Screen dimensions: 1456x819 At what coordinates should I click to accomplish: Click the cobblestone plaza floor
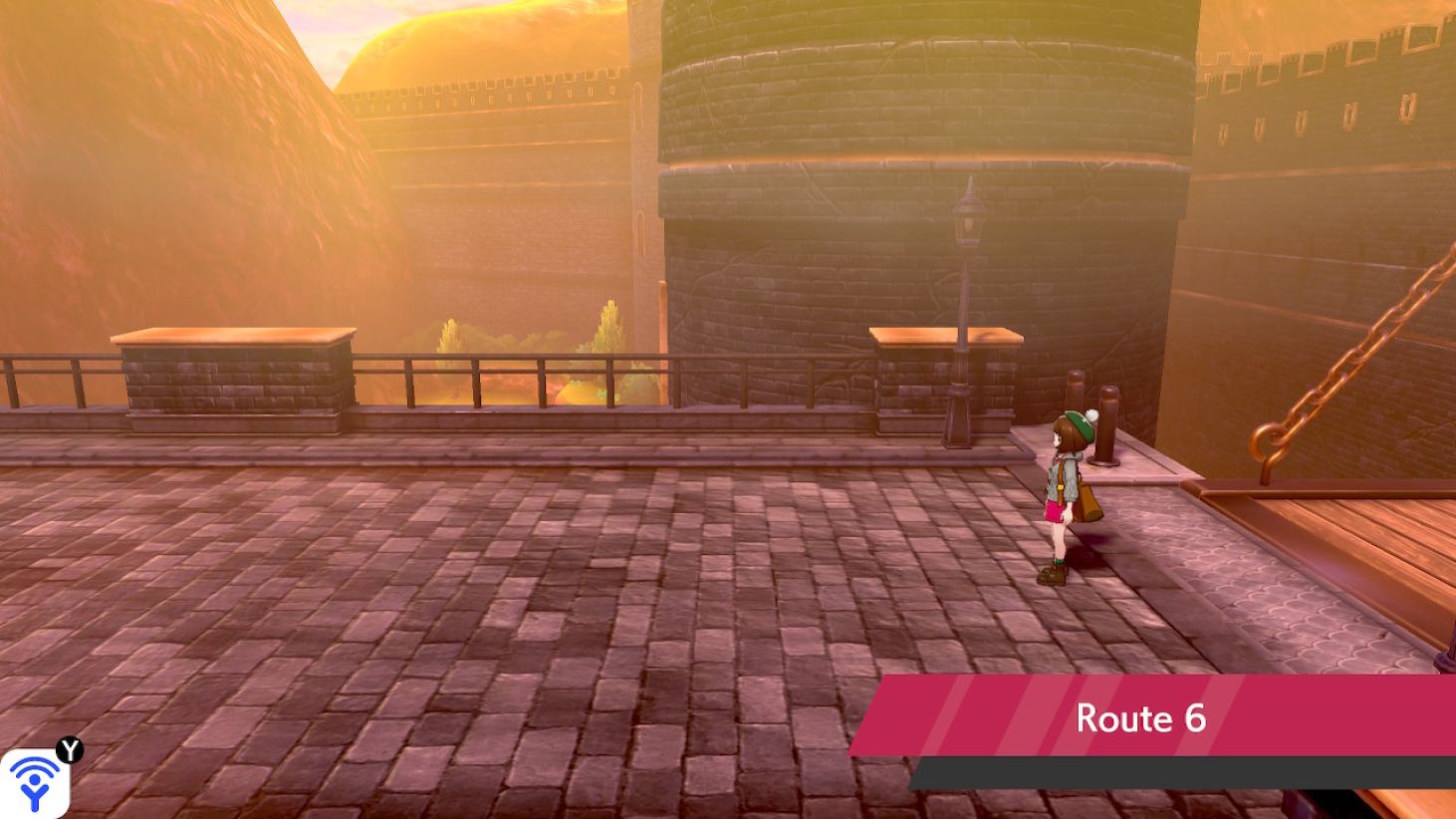pyautogui.click(x=498, y=618)
